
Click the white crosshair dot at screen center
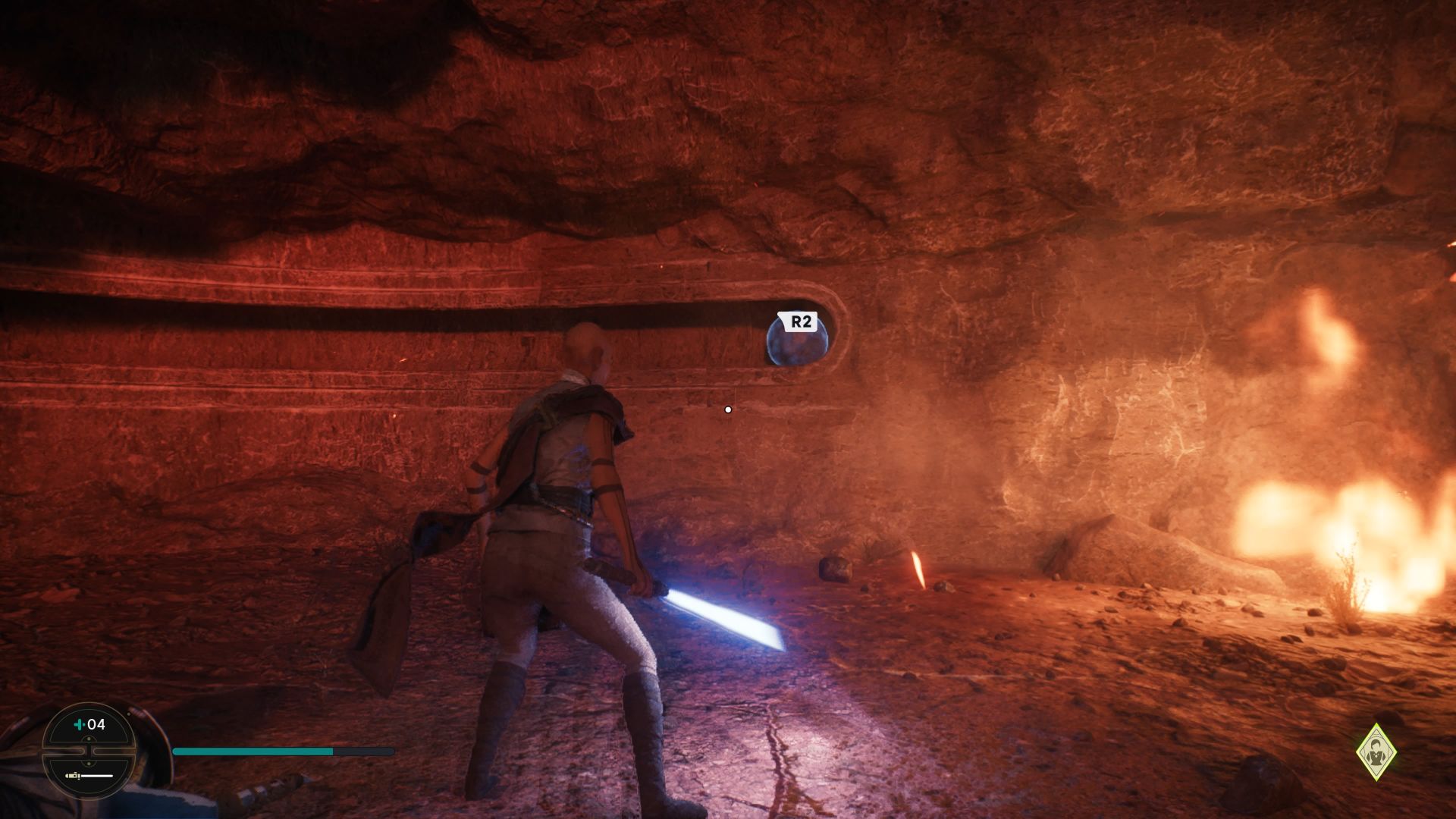(728, 408)
